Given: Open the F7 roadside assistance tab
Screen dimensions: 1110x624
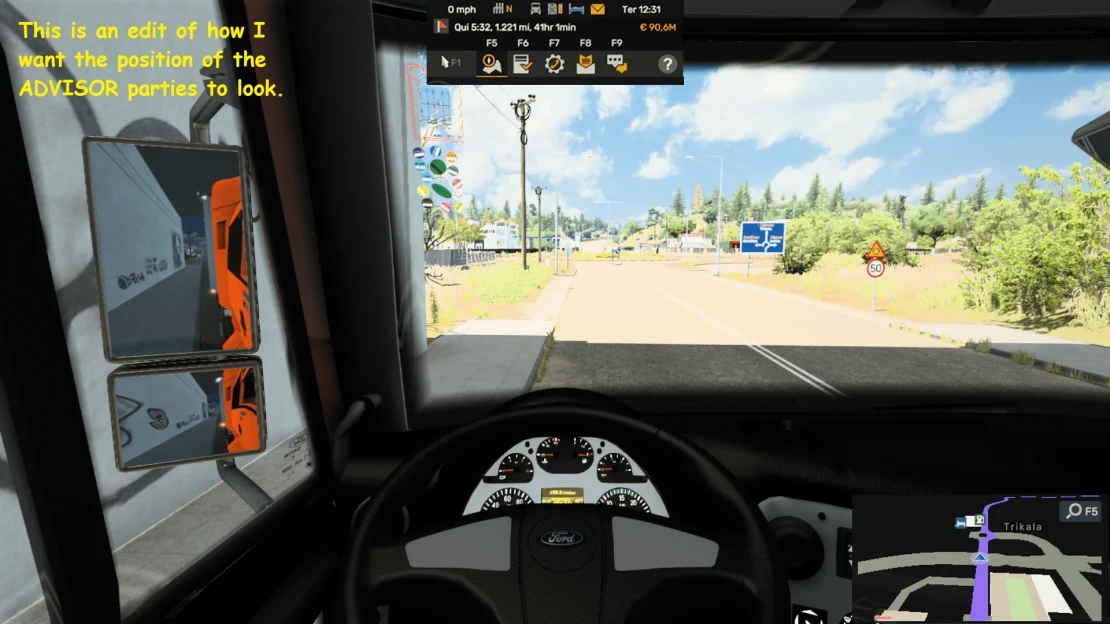Looking at the screenshot, I should click(x=554, y=64).
